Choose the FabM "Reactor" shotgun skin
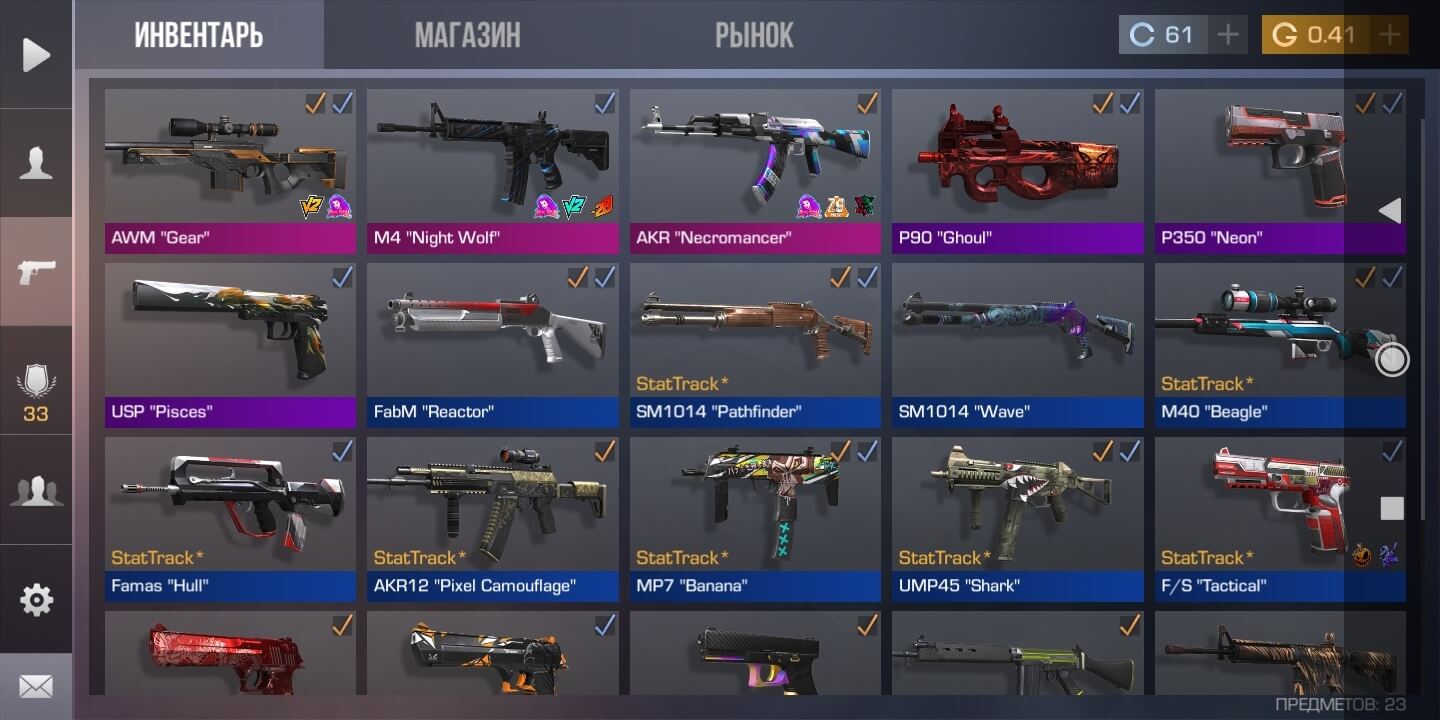The height and width of the screenshot is (720, 1440). [x=492, y=340]
